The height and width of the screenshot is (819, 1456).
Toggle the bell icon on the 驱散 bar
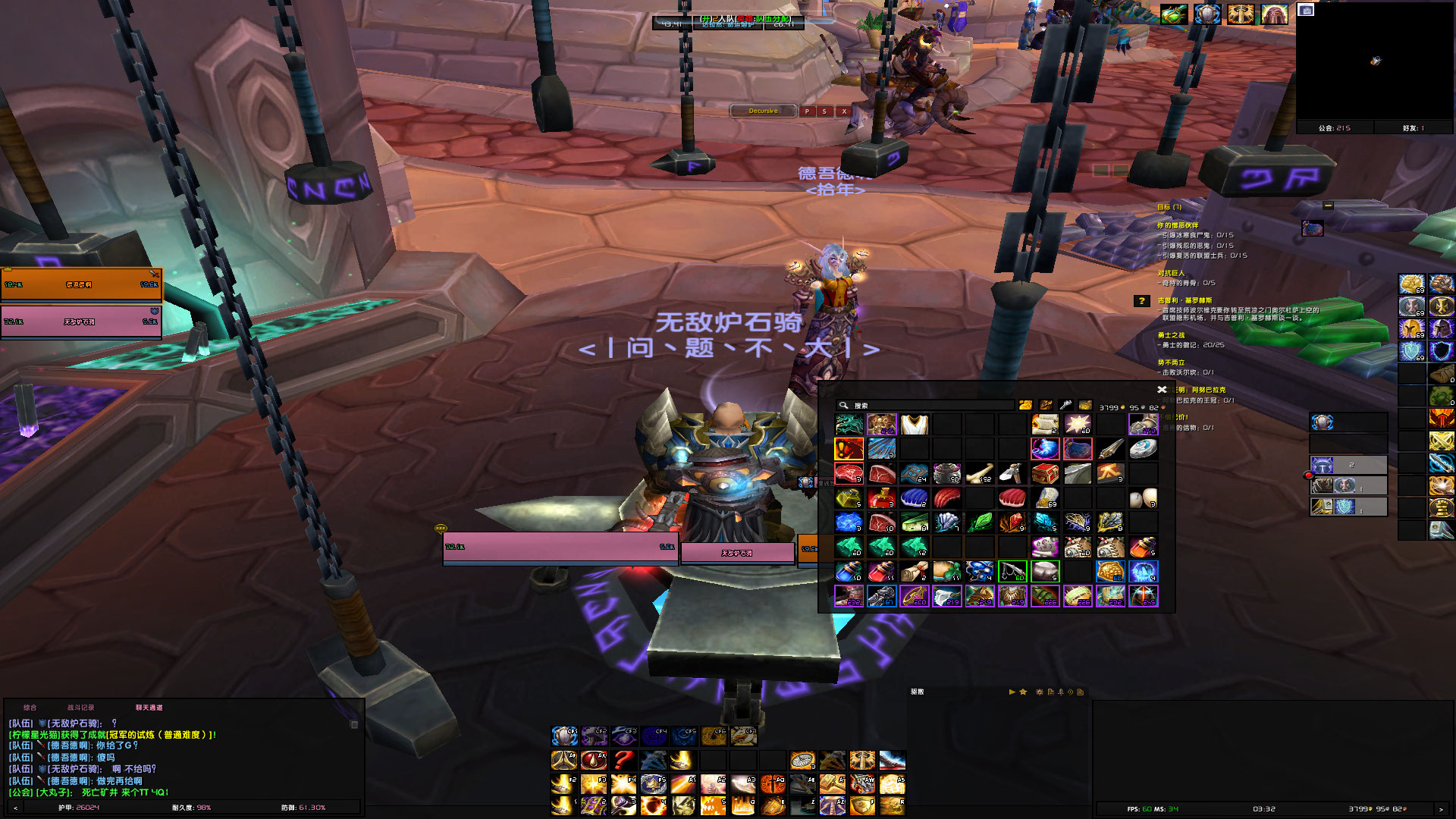tap(1061, 692)
